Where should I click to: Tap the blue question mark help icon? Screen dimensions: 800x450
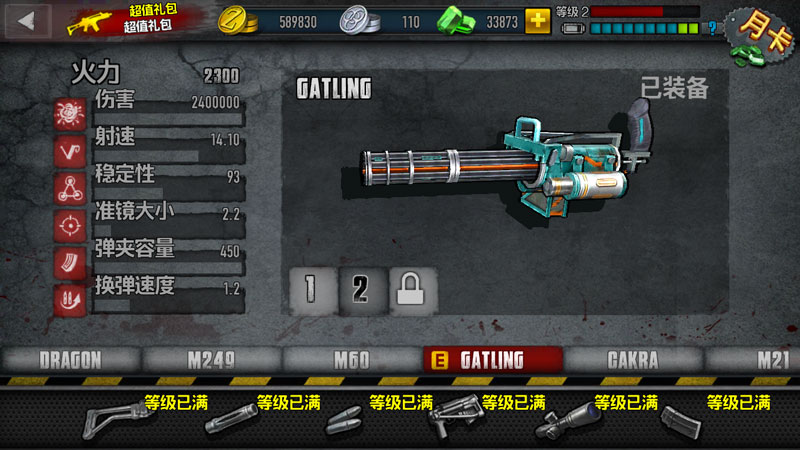coord(711,29)
